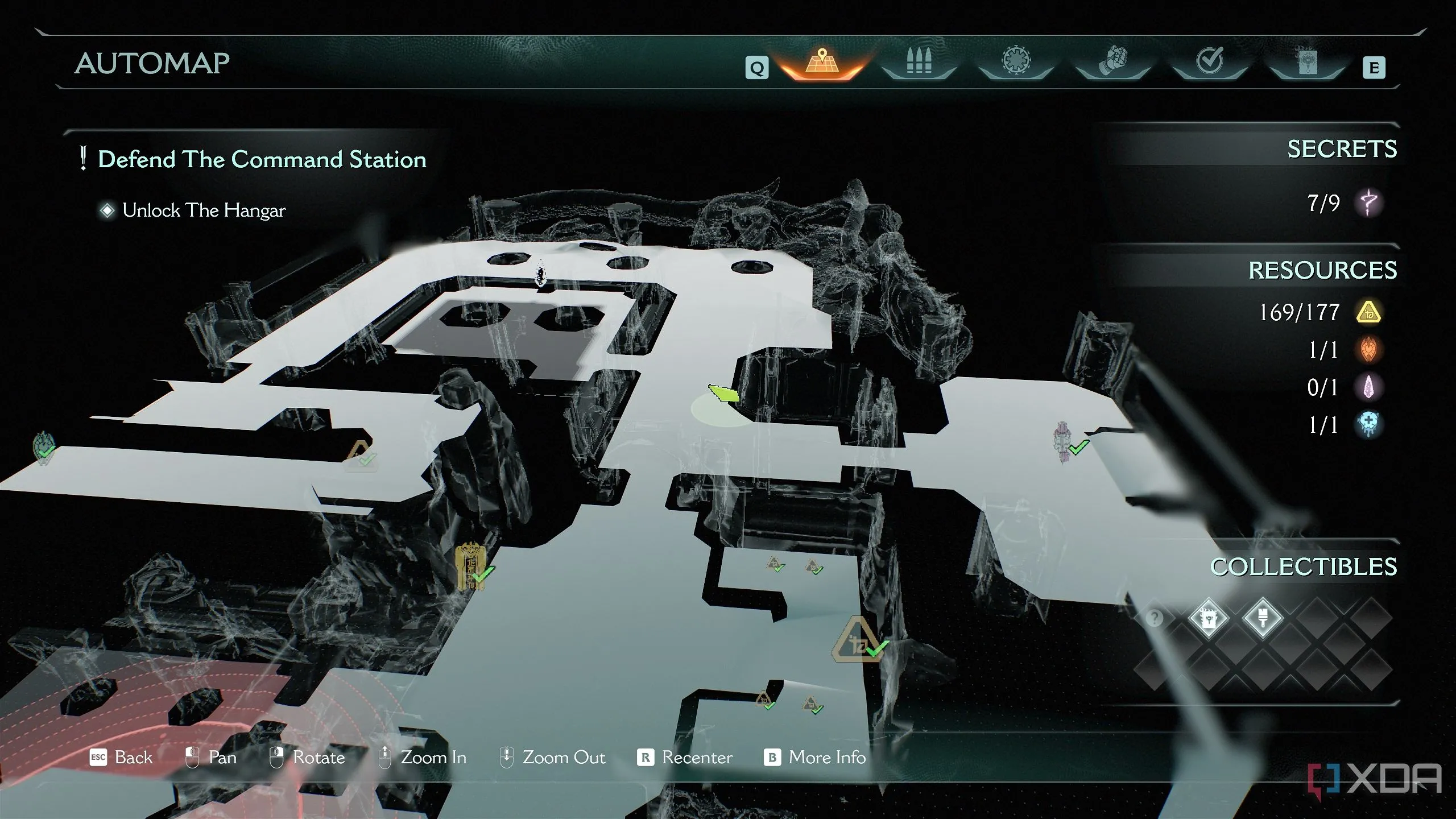Click the undiscovered question mark collectible
Viewport: 1456px width, 819px height.
tap(1154, 618)
